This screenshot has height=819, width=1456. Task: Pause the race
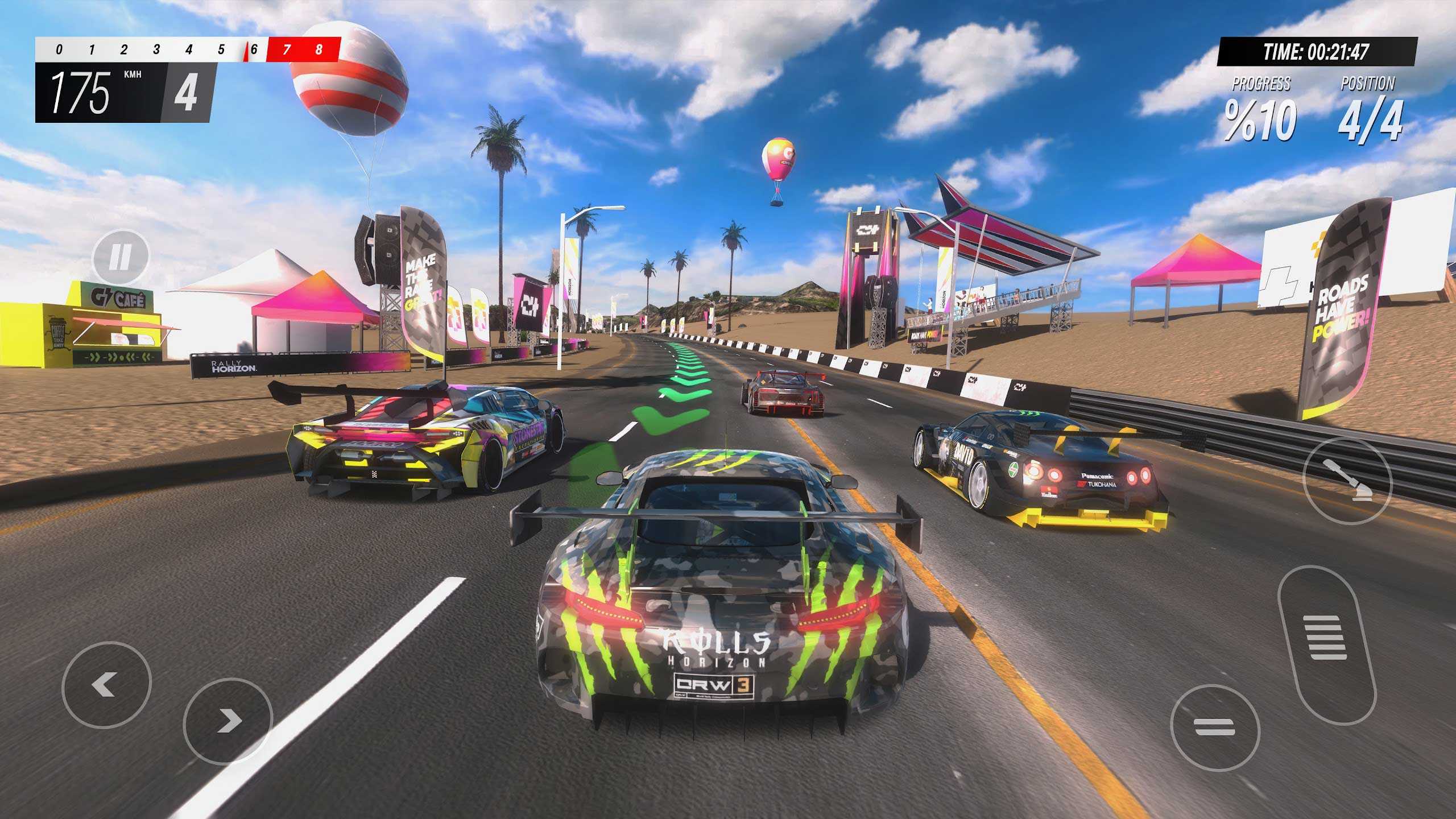pyautogui.click(x=120, y=258)
